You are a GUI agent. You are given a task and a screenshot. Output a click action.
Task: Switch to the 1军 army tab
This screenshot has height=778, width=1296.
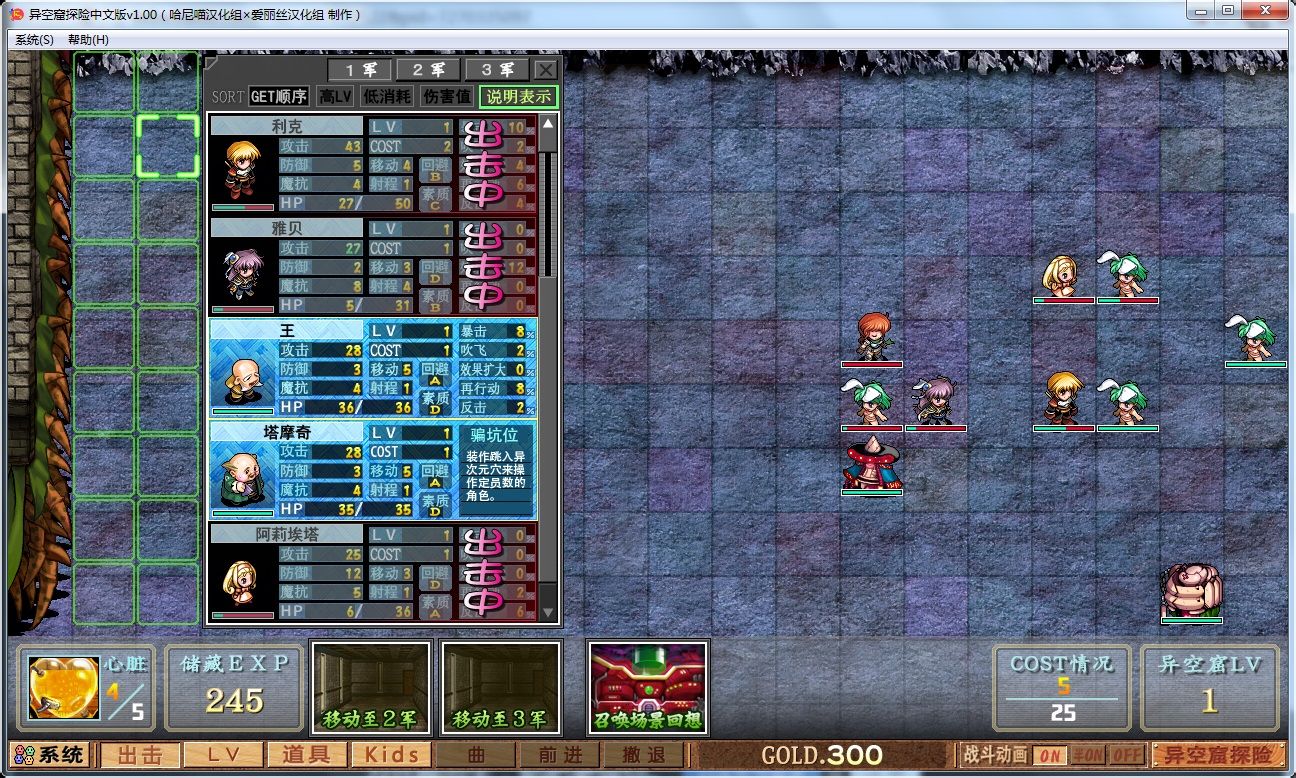click(x=361, y=70)
